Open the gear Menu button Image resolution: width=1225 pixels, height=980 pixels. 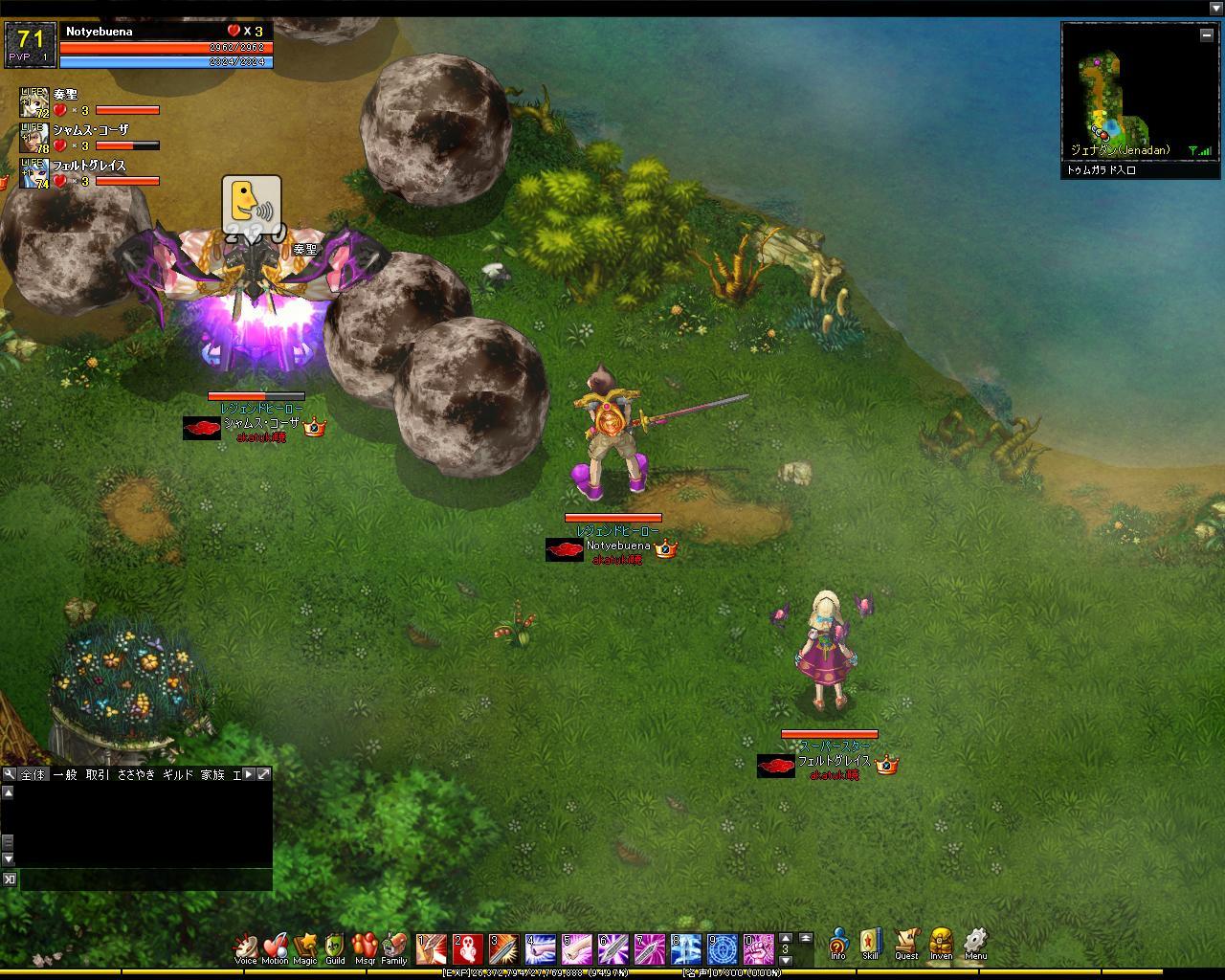click(975, 944)
